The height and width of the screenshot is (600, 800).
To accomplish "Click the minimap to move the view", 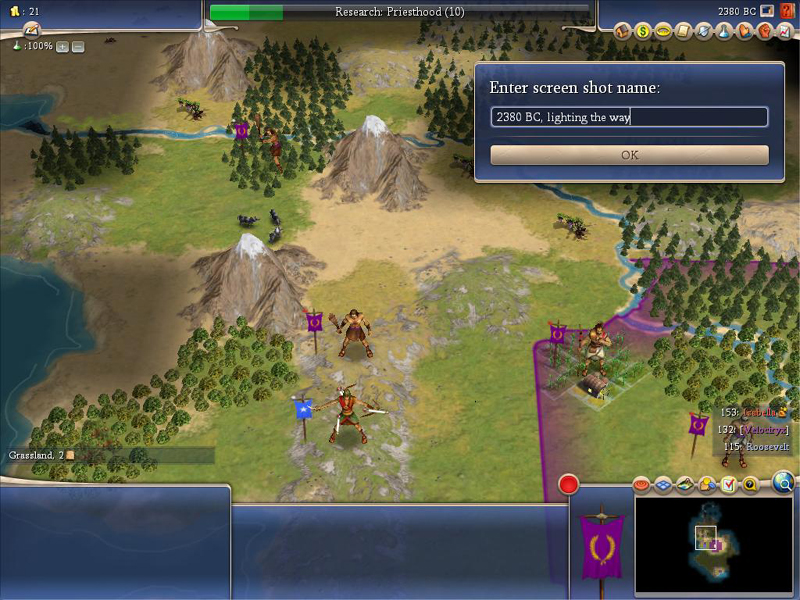I will [x=714, y=545].
